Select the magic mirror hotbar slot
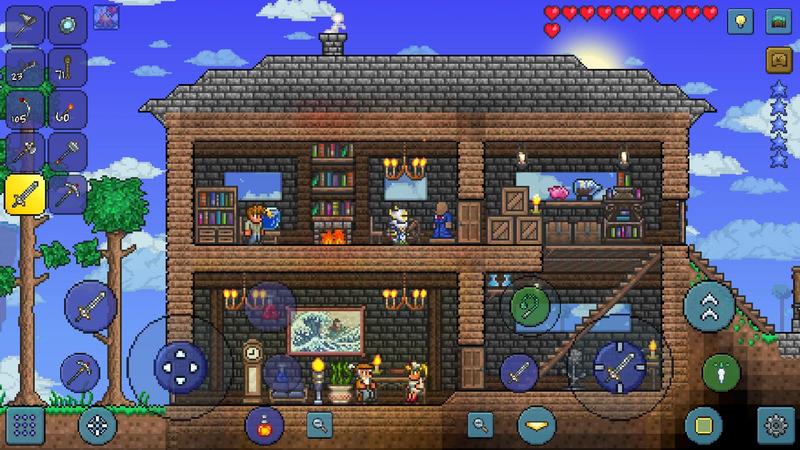This screenshot has height=450, width=800. [68, 24]
